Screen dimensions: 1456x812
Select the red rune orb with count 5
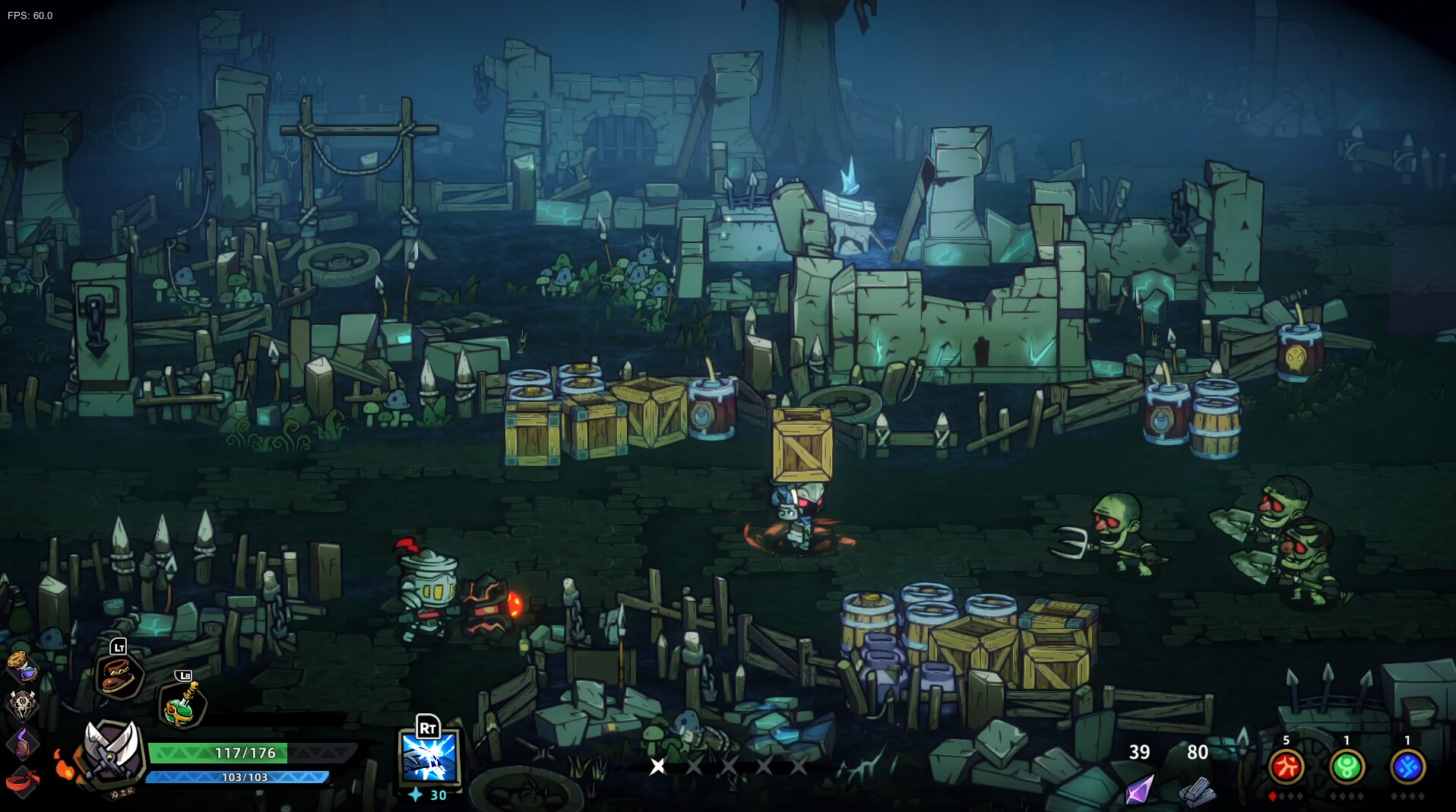[1285, 766]
